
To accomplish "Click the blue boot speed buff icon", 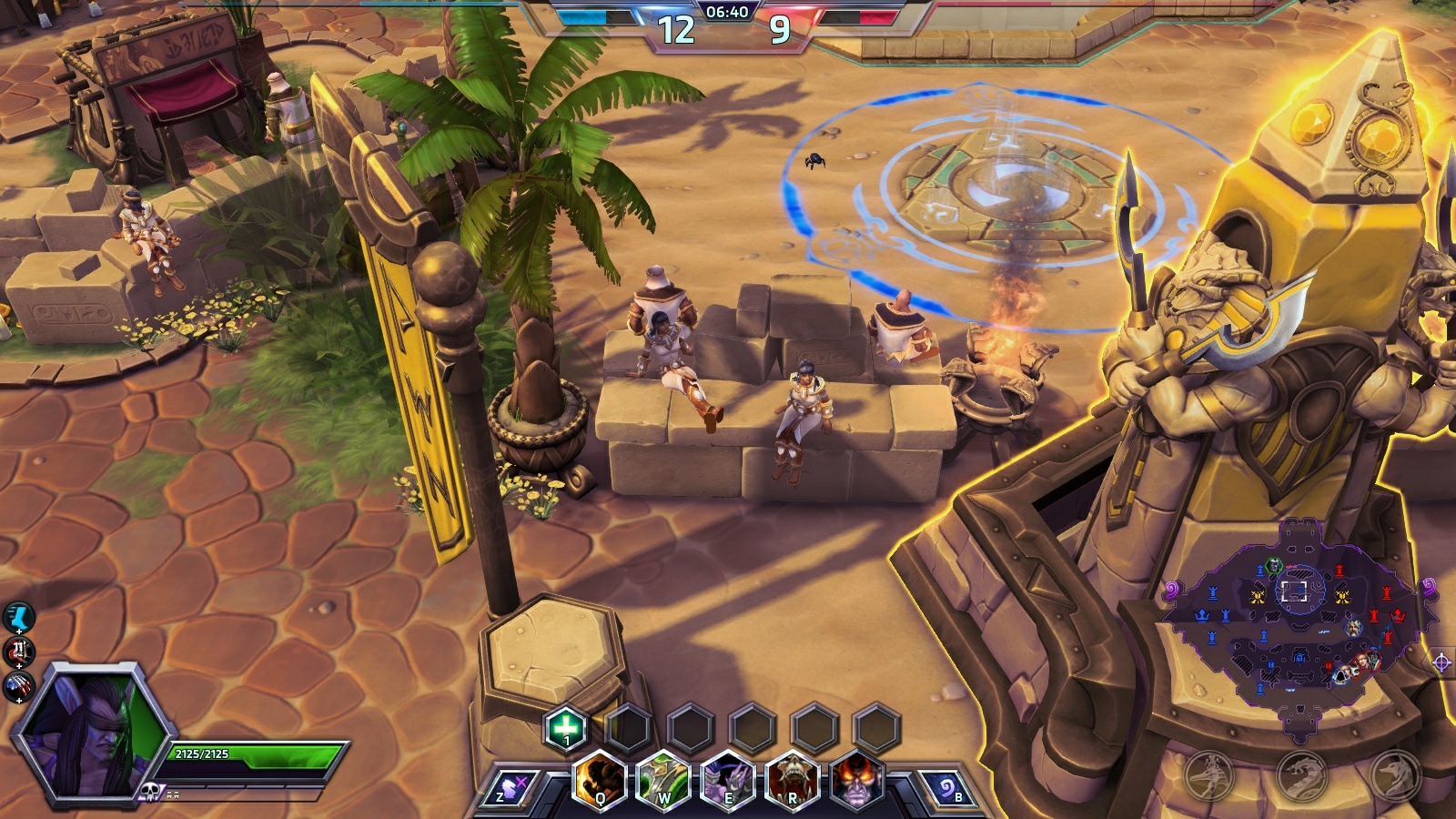I will [18, 618].
